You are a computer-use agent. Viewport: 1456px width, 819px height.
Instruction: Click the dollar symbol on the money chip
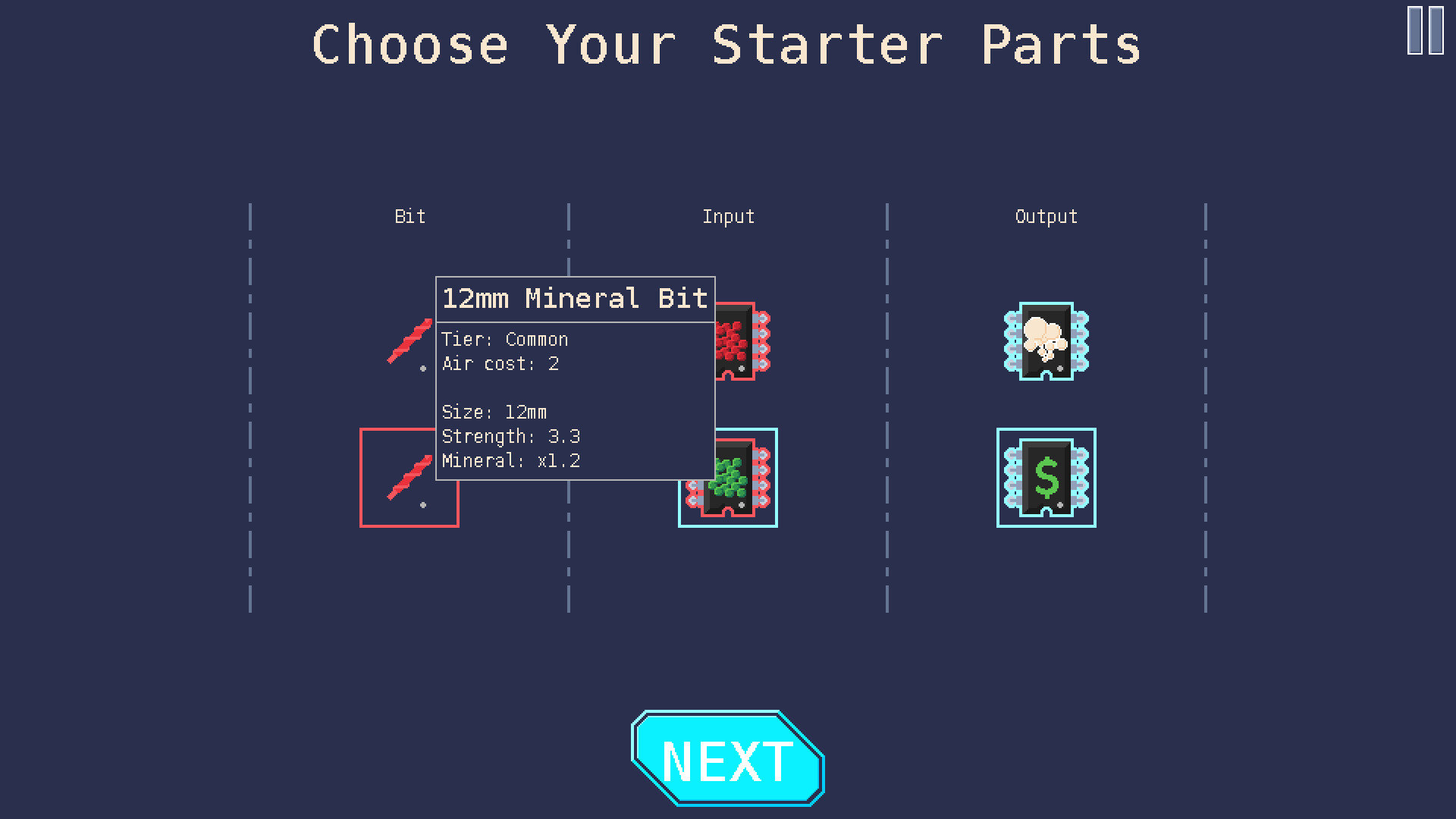tap(1045, 478)
